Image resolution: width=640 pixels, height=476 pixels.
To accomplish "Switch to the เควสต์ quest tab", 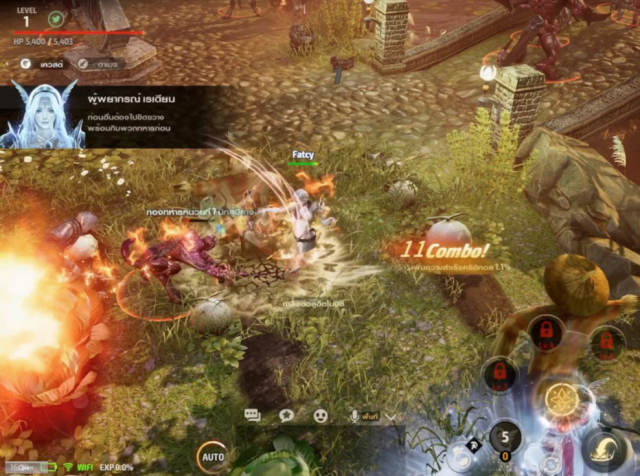I will (45, 64).
